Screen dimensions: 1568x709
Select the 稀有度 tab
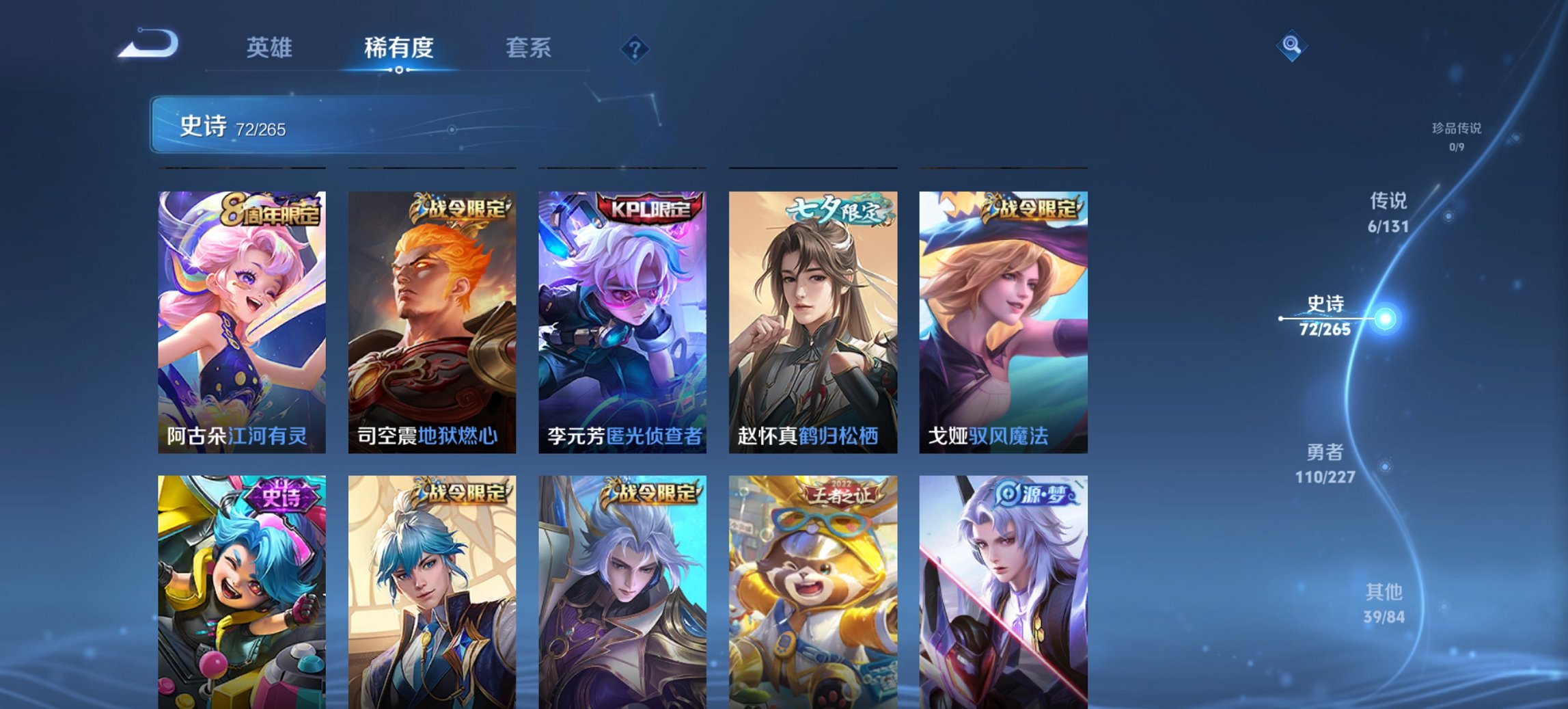tap(398, 48)
